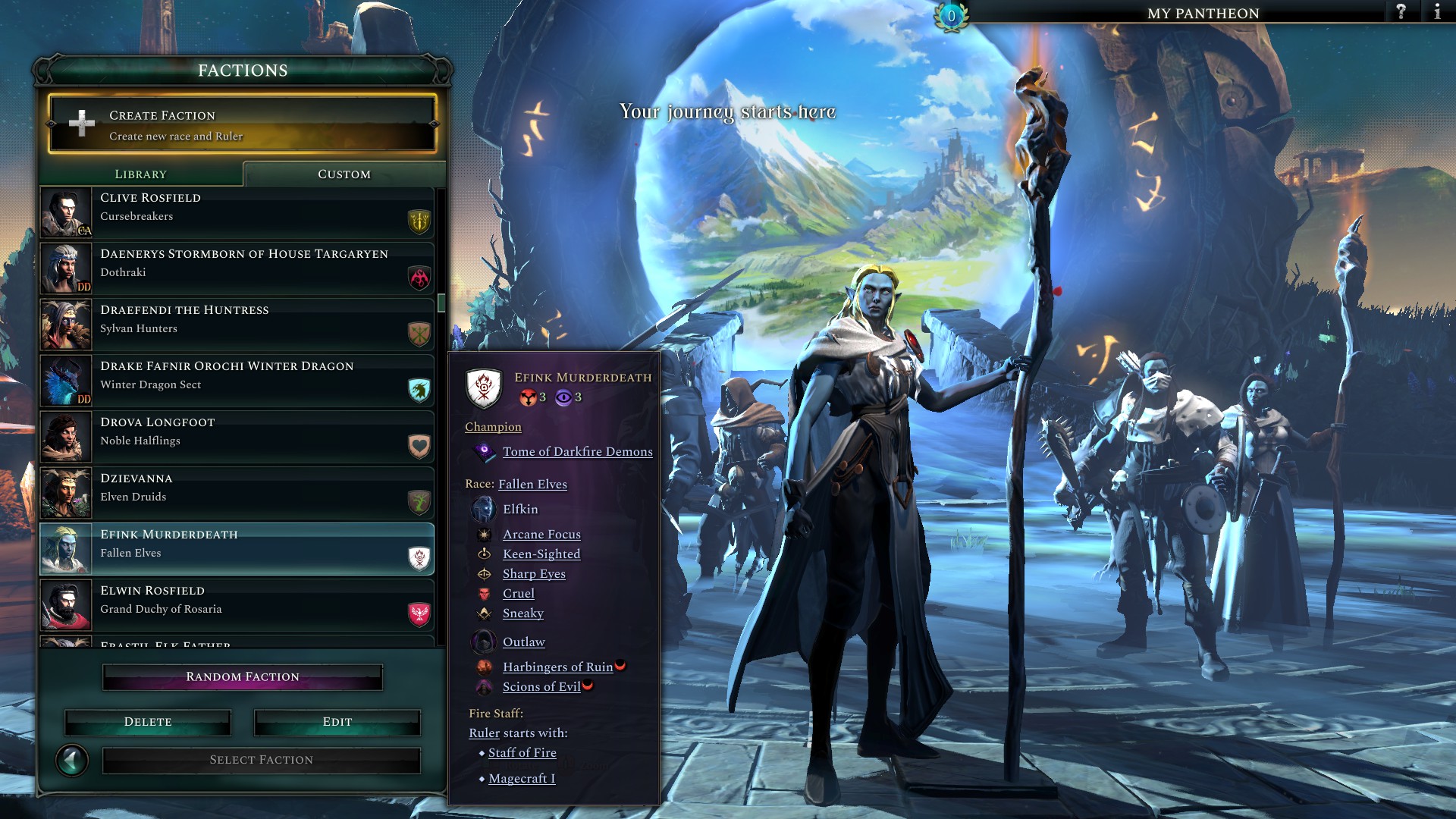Open the Tome of Darkfire Demons icon

483,452
